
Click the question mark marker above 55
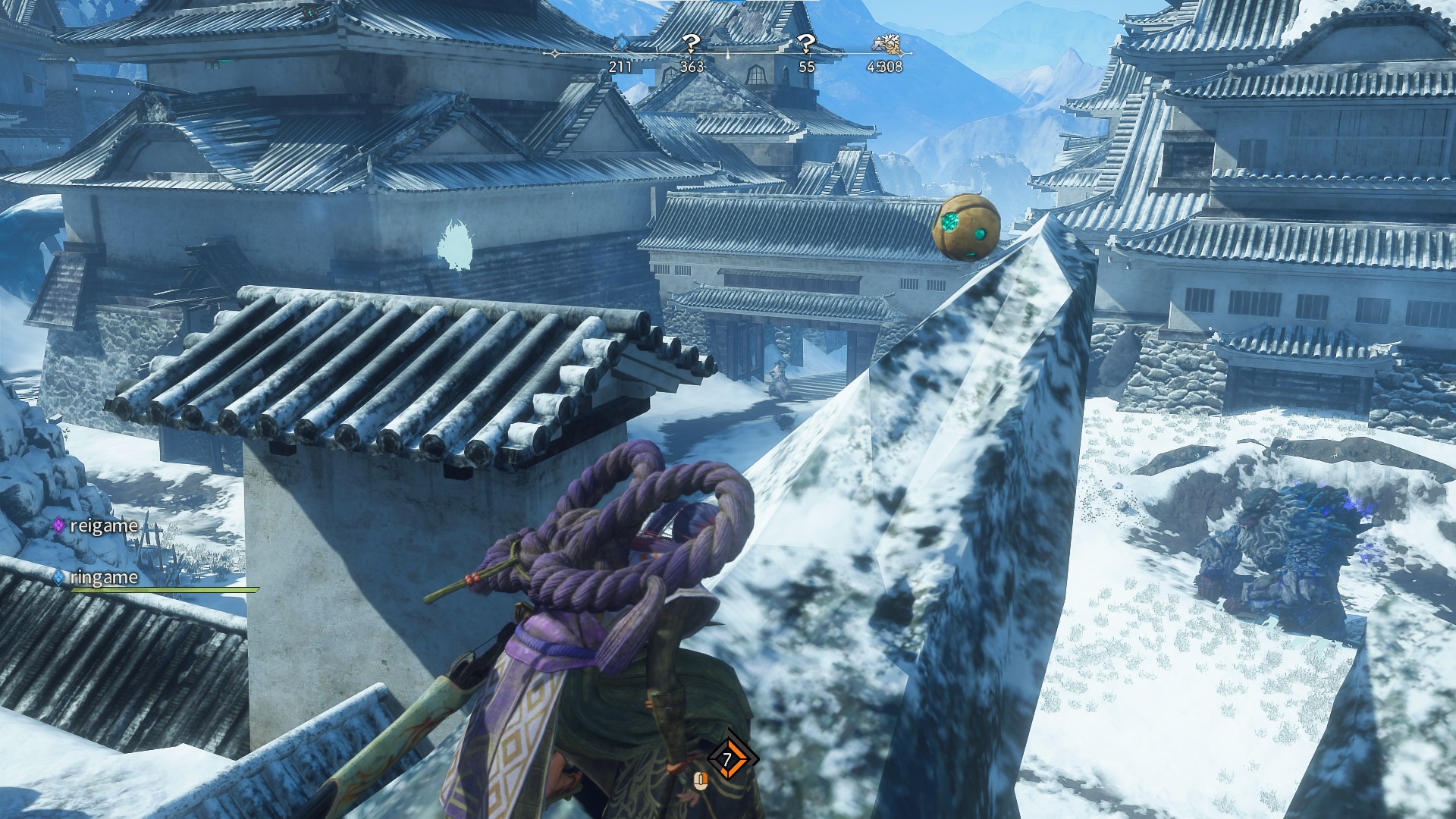[806, 43]
